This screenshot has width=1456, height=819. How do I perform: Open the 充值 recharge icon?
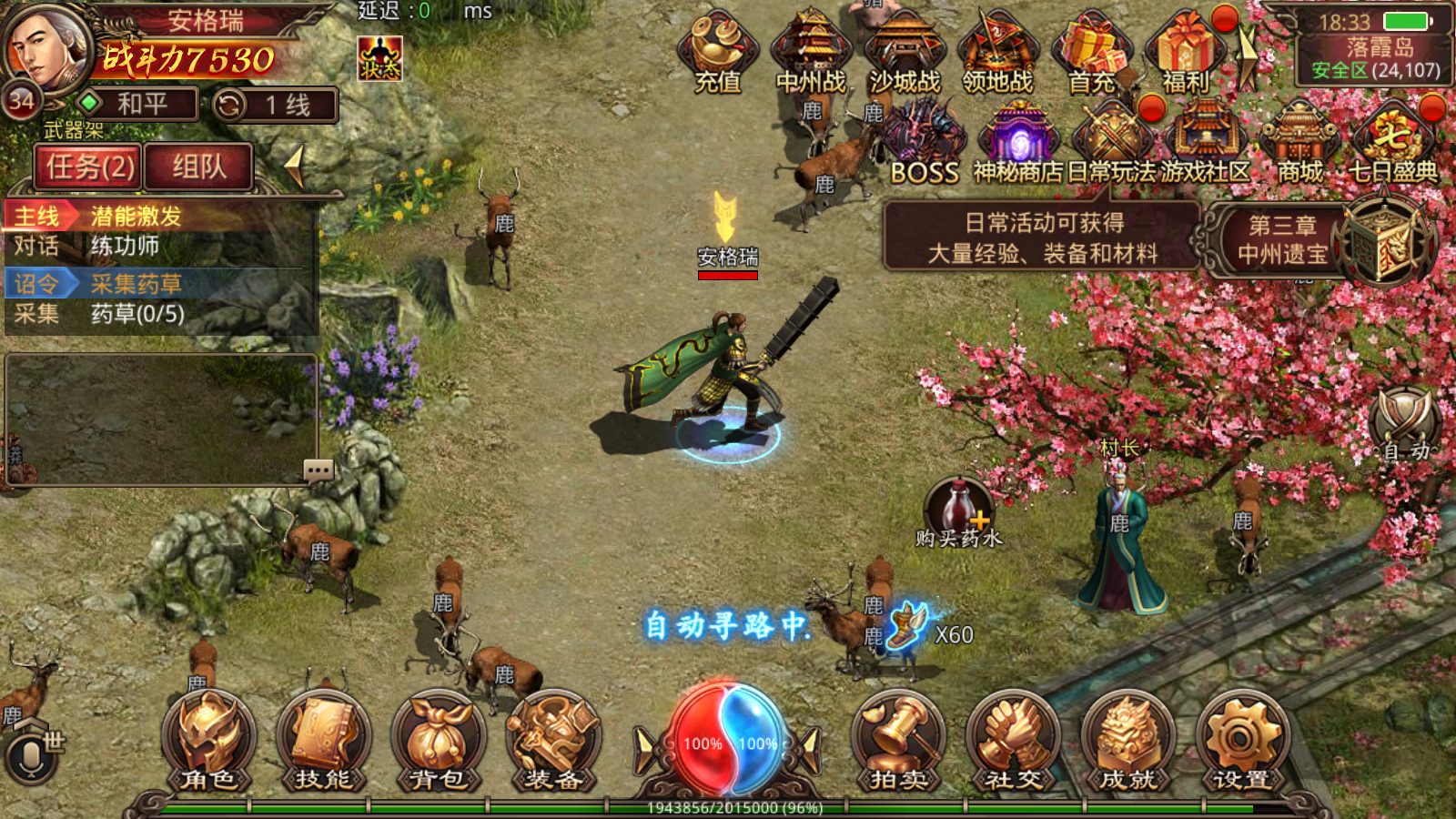tap(717, 53)
